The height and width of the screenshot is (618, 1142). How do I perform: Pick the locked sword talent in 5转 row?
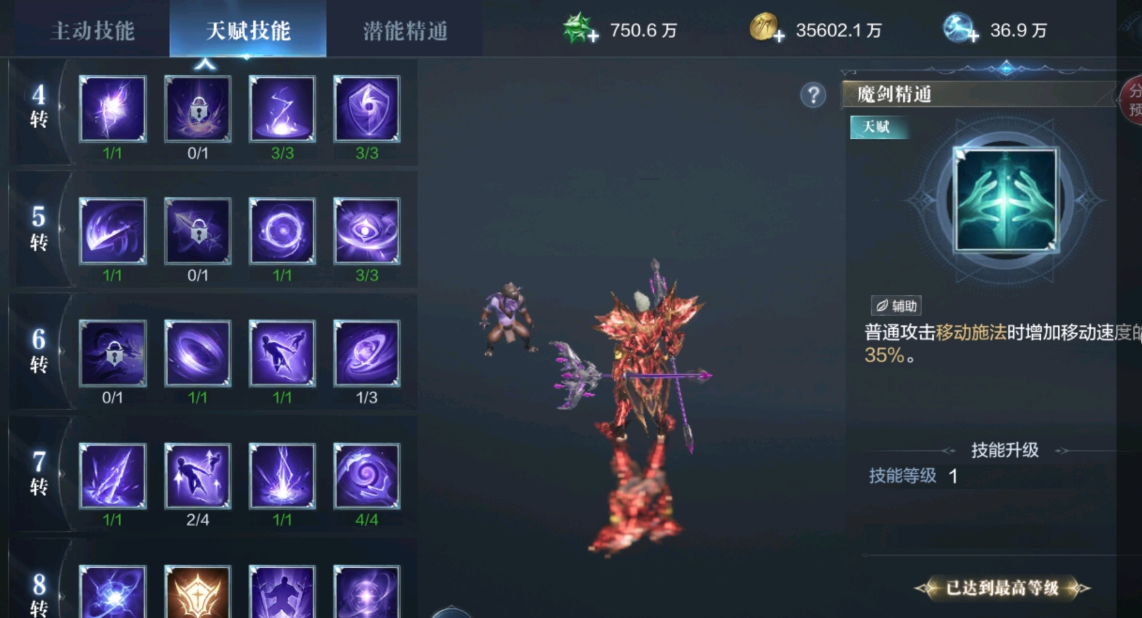[x=198, y=231]
